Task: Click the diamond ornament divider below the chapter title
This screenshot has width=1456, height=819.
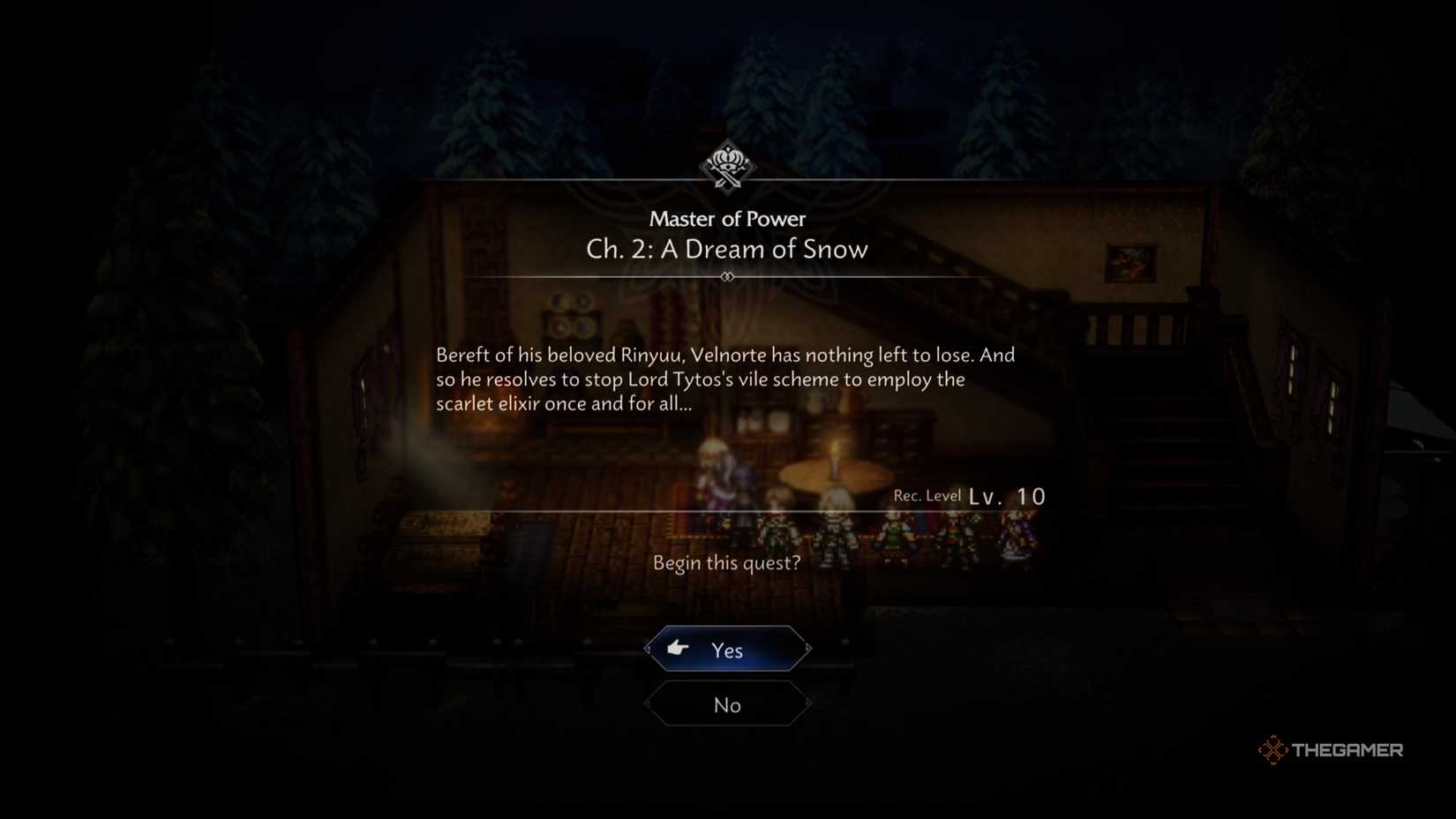Action: pyautogui.click(x=727, y=276)
